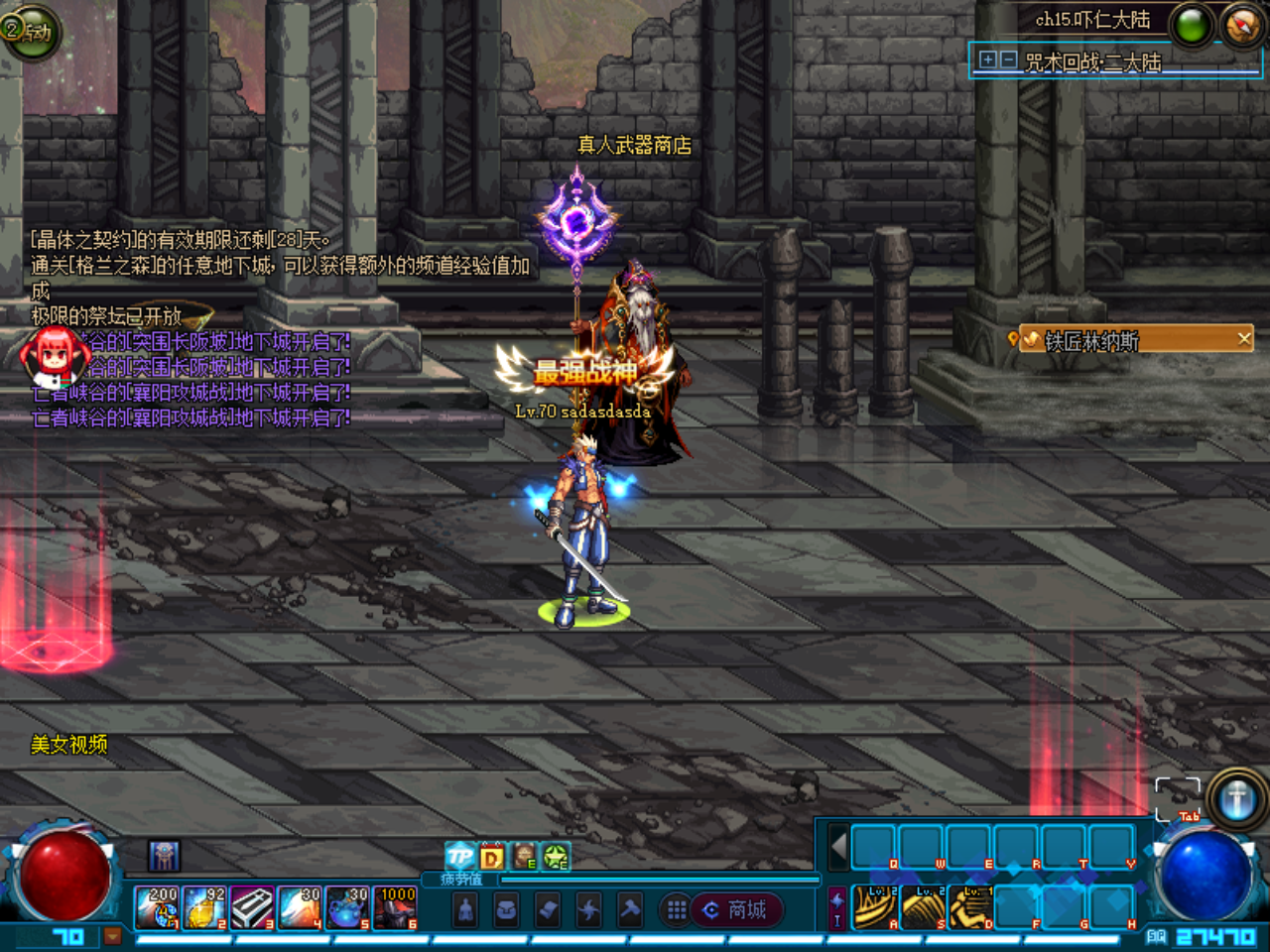Click the blue TP shop icon

[459, 855]
